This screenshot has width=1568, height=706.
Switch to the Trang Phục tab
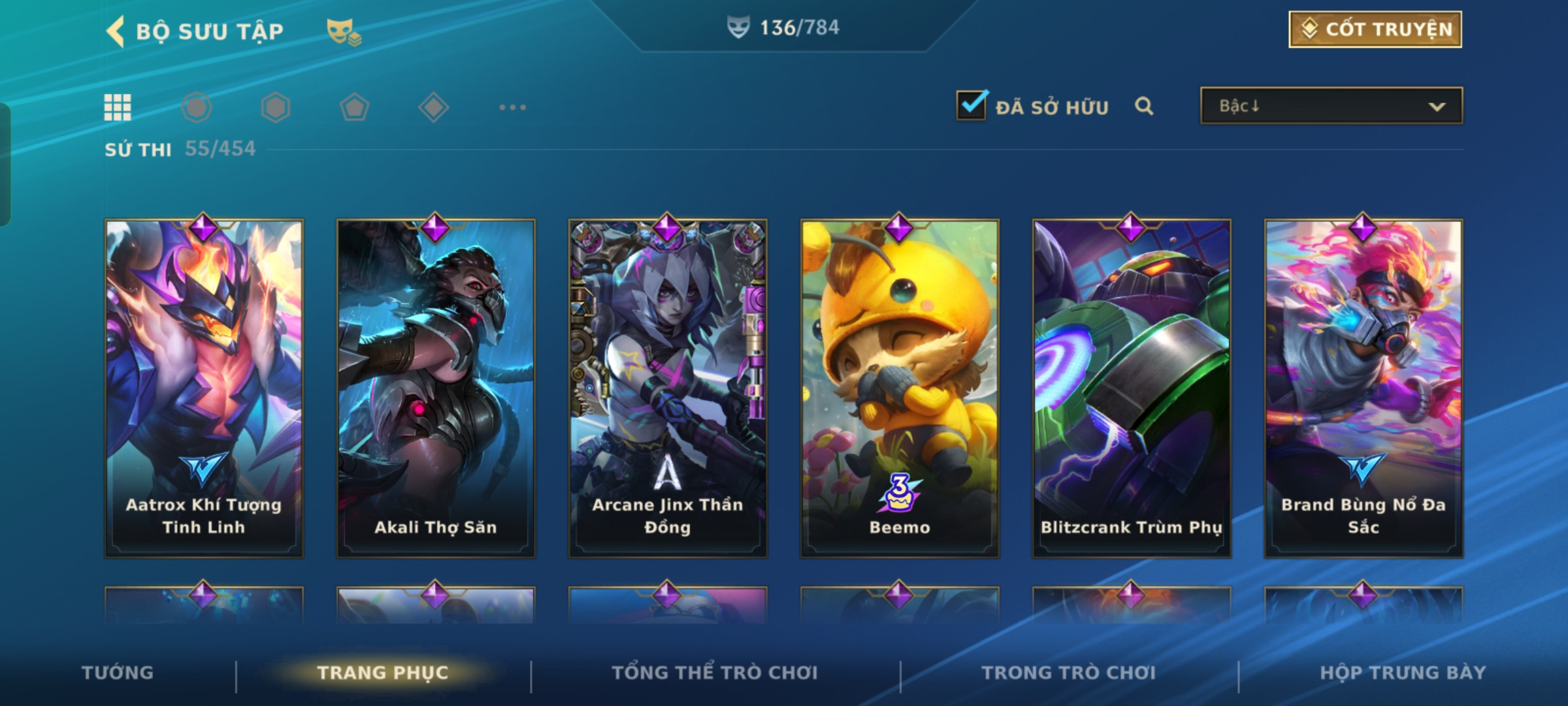pos(383,673)
